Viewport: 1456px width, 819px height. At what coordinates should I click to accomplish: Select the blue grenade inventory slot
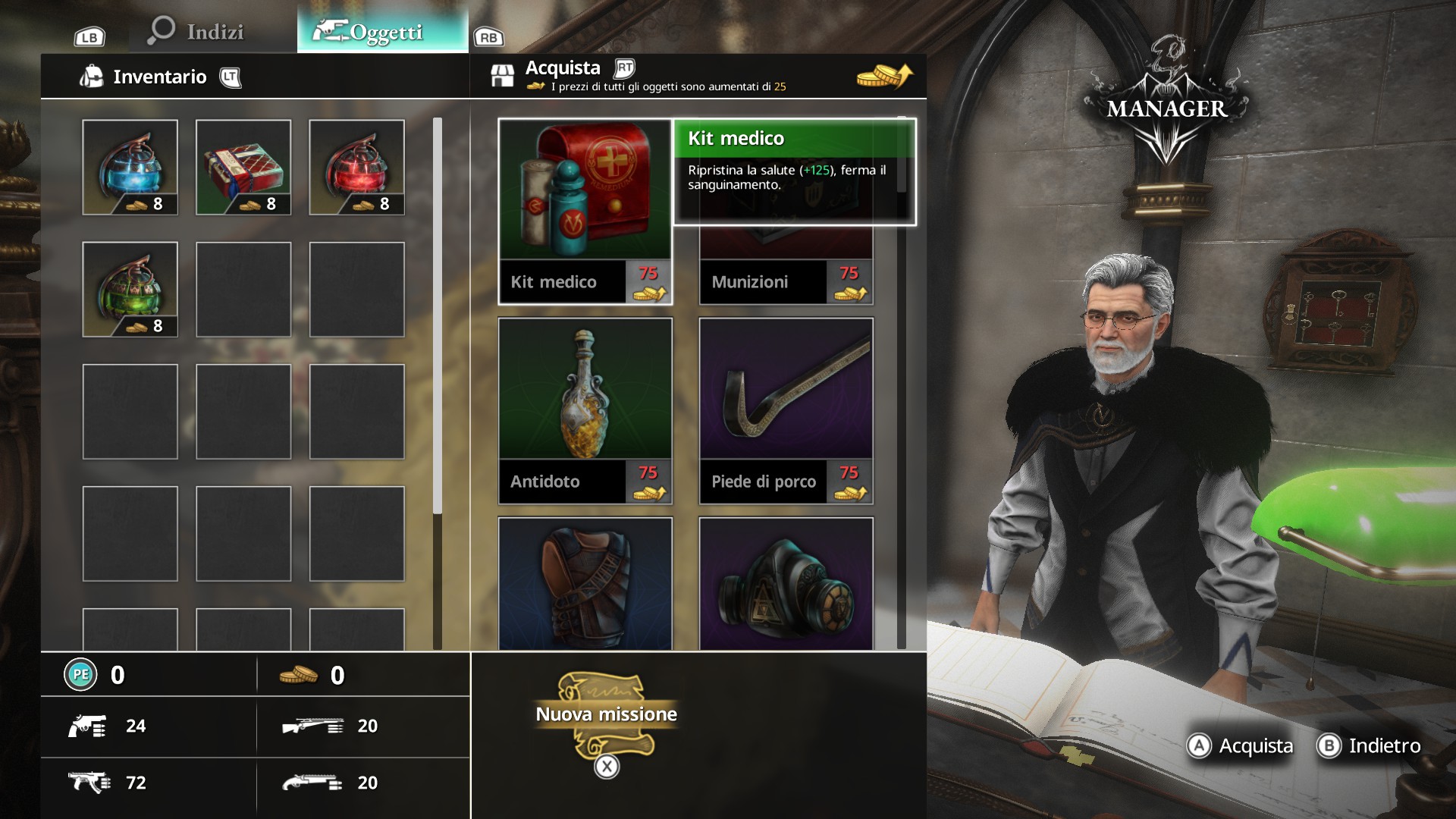pos(130,167)
